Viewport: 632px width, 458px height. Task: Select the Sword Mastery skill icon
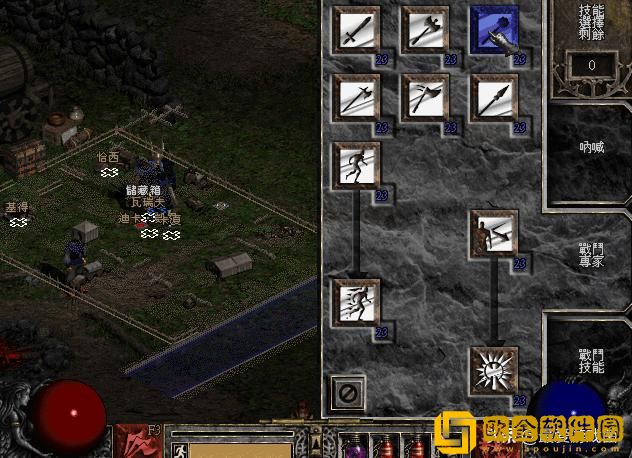[357, 30]
